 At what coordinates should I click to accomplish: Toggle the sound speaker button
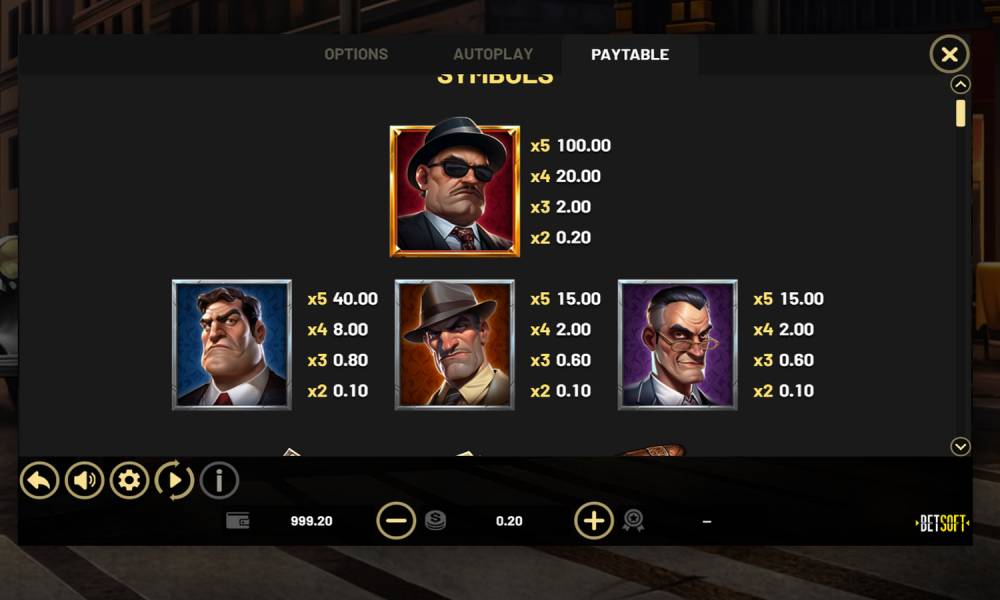pyautogui.click(x=85, y=481)
